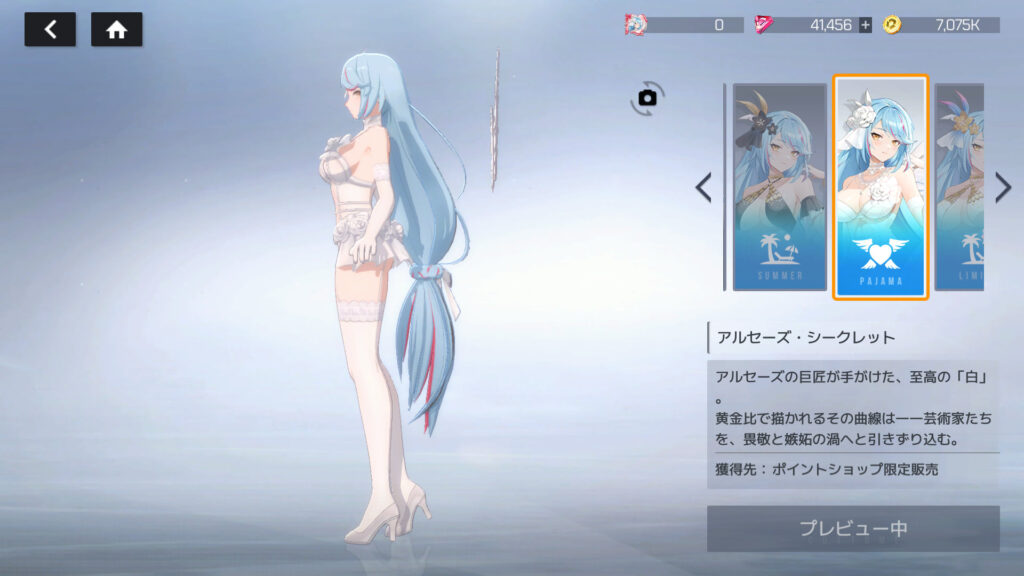Screen dimensions: 1024x576
Task: Click the プレビュー中 preview button
Action: (x=852, y=528)
